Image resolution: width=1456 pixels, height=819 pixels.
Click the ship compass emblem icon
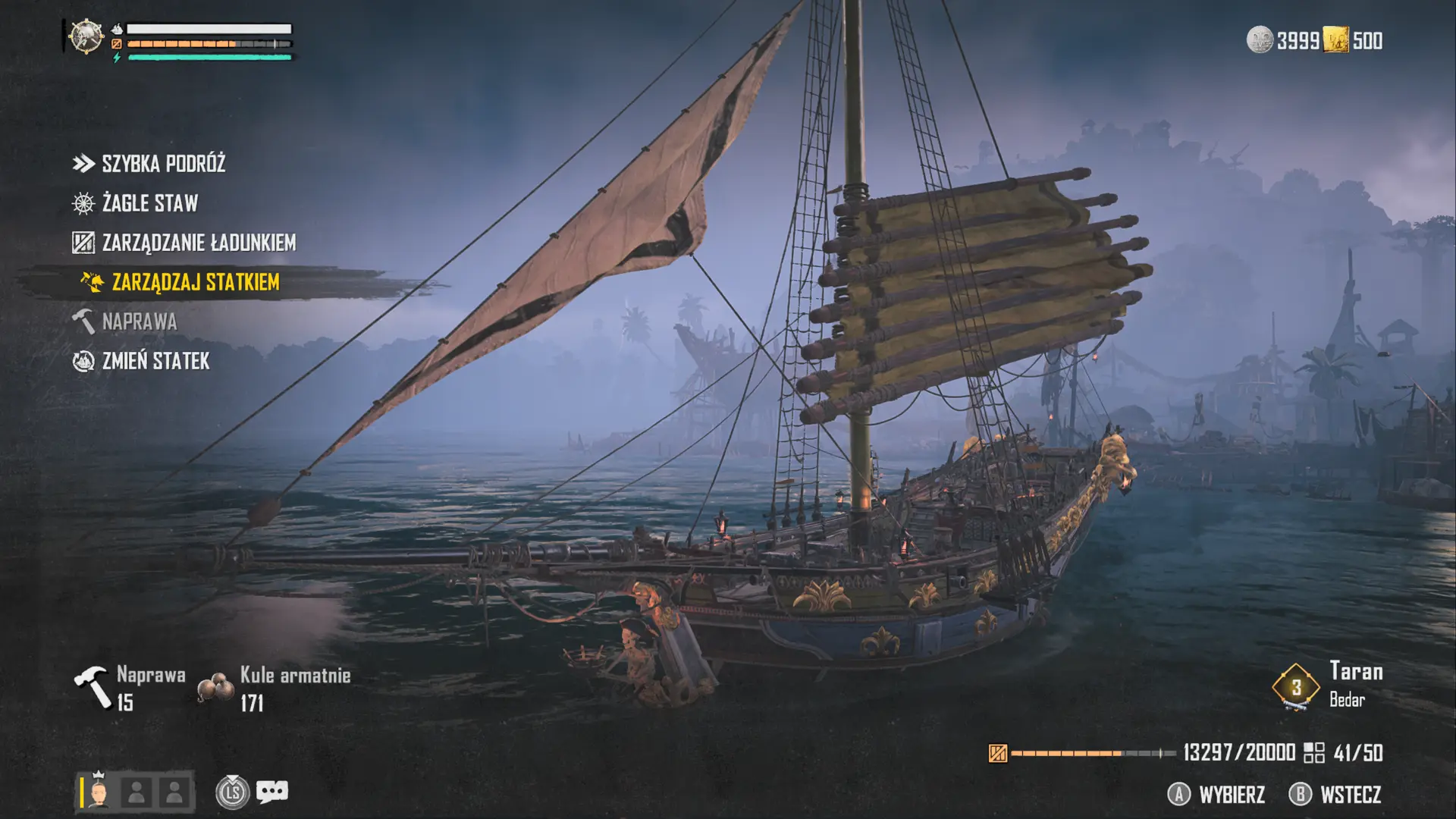(86, 36)
